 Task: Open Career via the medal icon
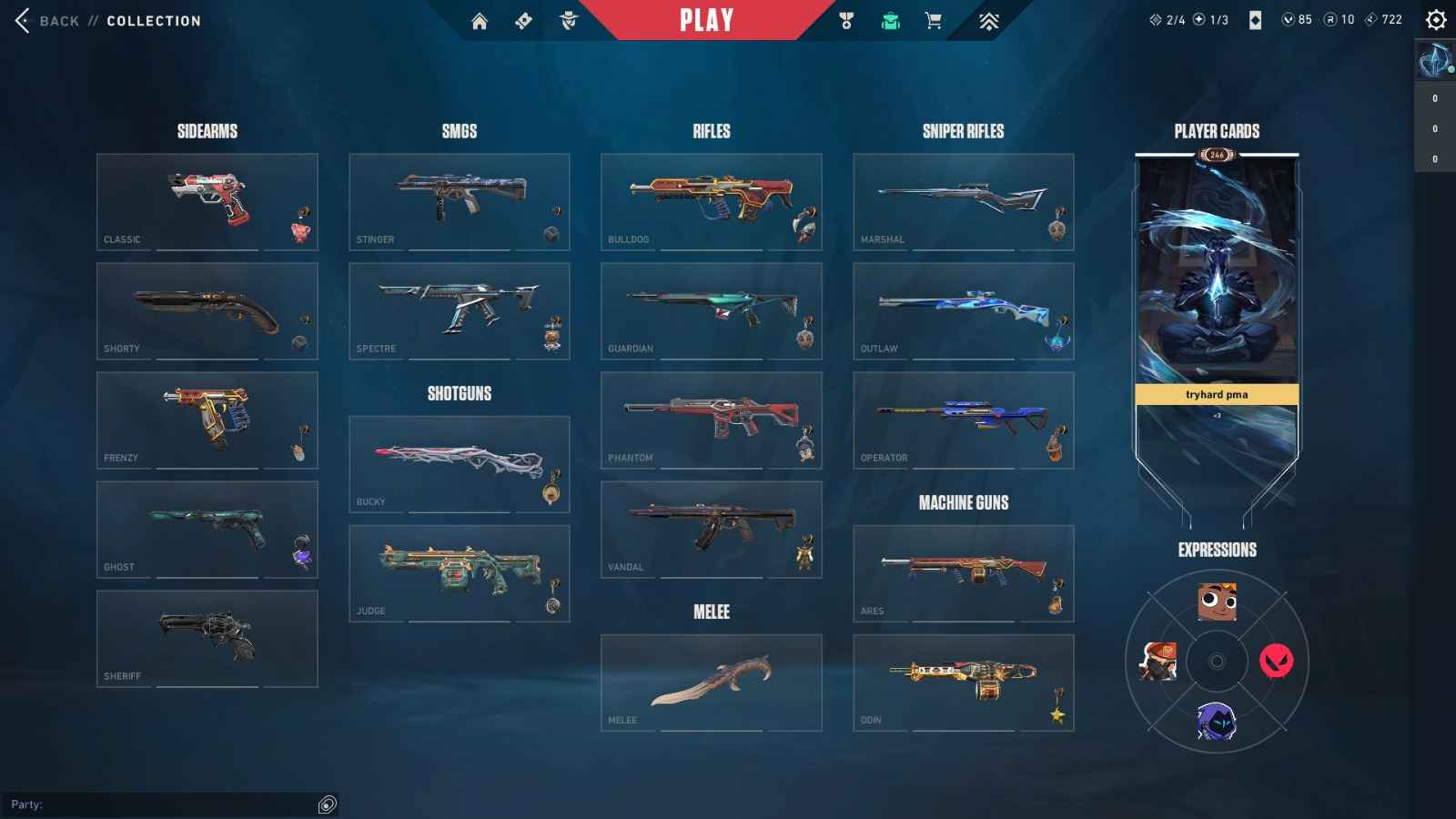coord(846,19)
